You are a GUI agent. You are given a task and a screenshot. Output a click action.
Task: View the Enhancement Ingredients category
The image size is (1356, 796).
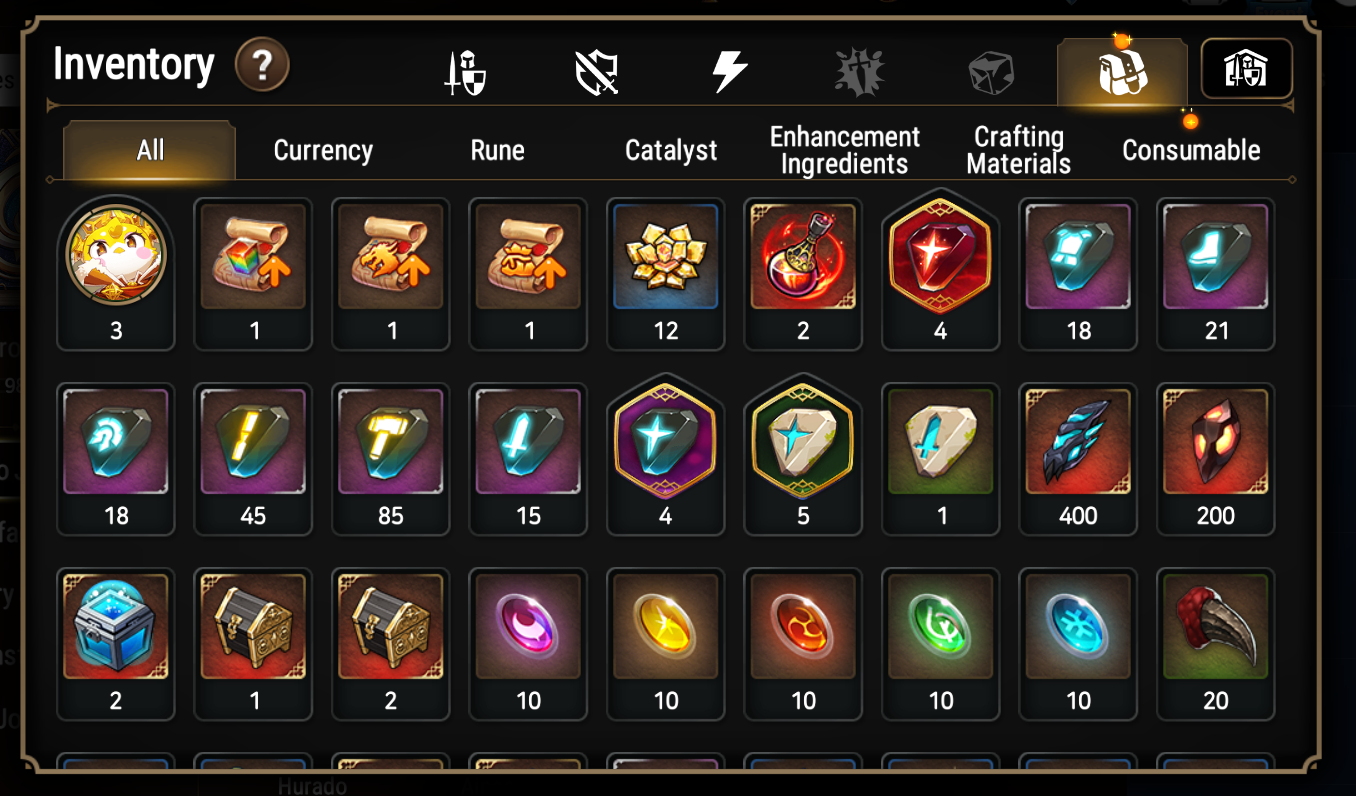(x=845, y=150)
